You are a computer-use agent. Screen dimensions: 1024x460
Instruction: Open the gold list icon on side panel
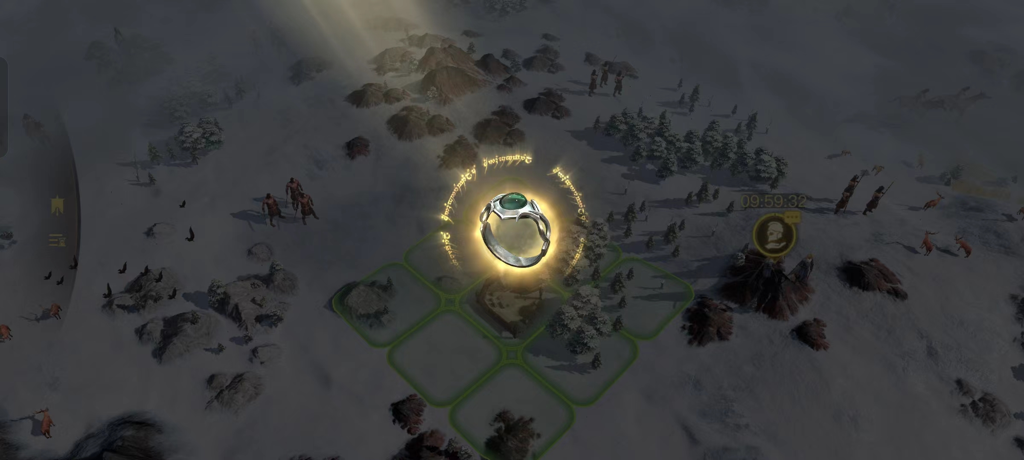(x=58, y=239)
